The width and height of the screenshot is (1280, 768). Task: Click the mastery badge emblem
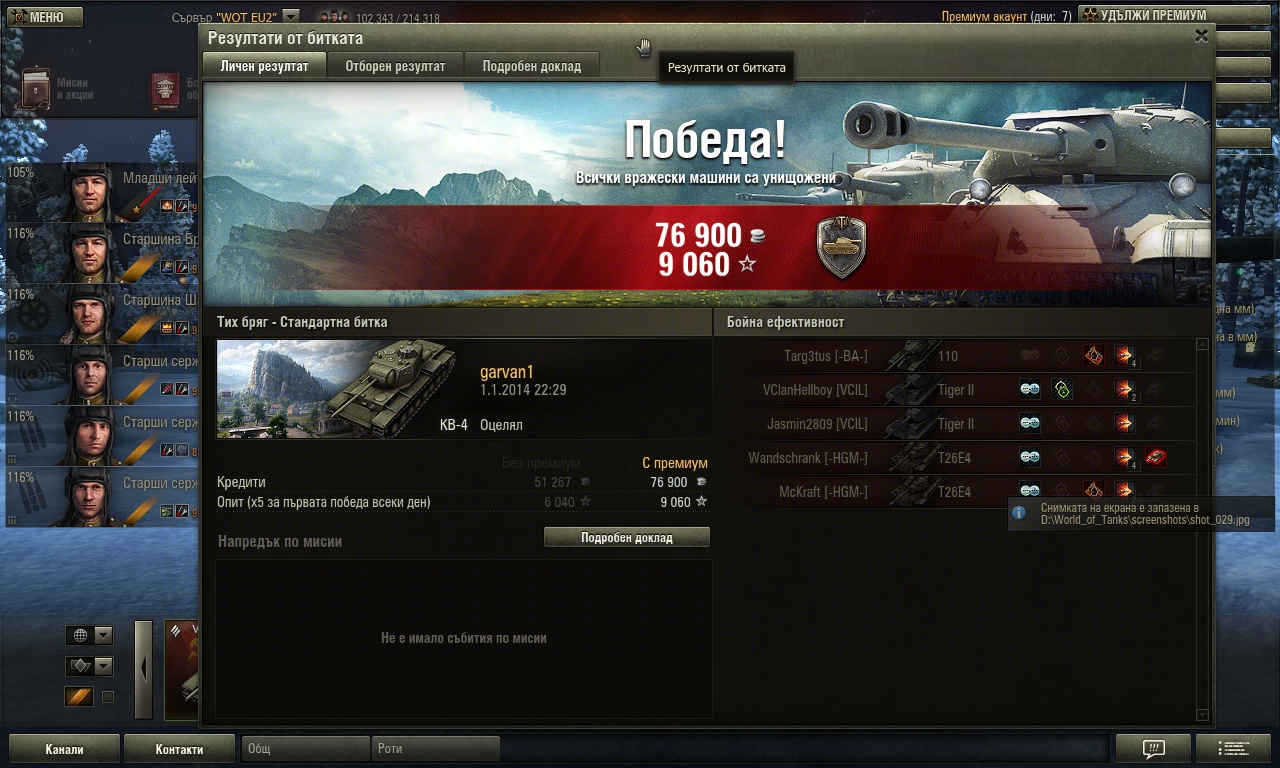(841, 248)
